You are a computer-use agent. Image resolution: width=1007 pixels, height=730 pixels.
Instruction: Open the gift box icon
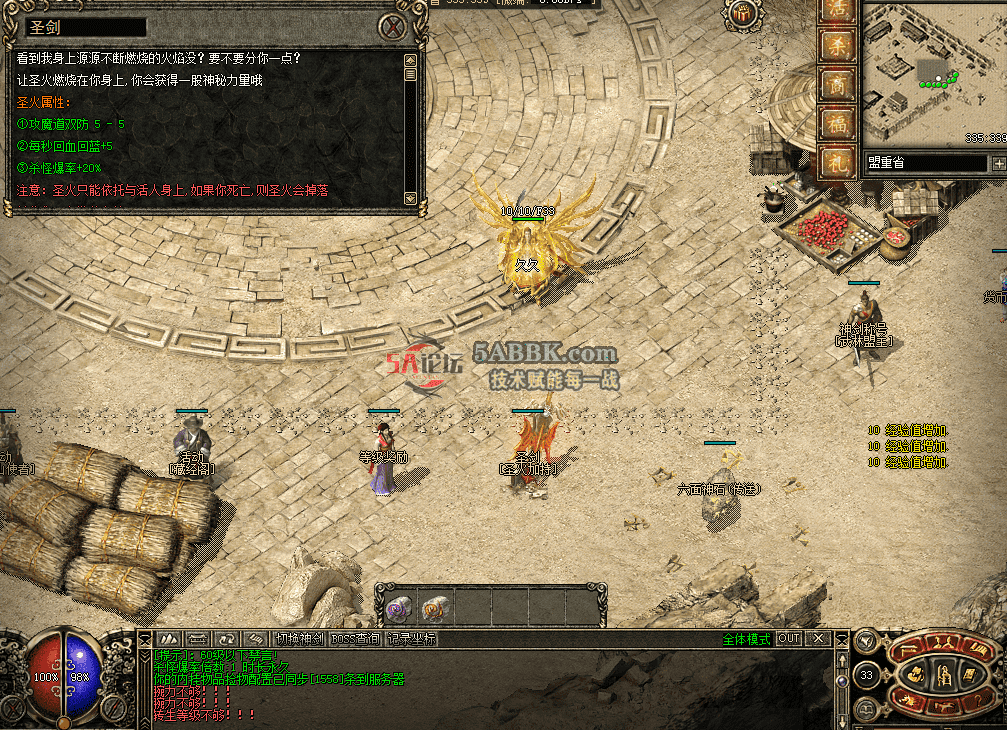pos(743,14)
